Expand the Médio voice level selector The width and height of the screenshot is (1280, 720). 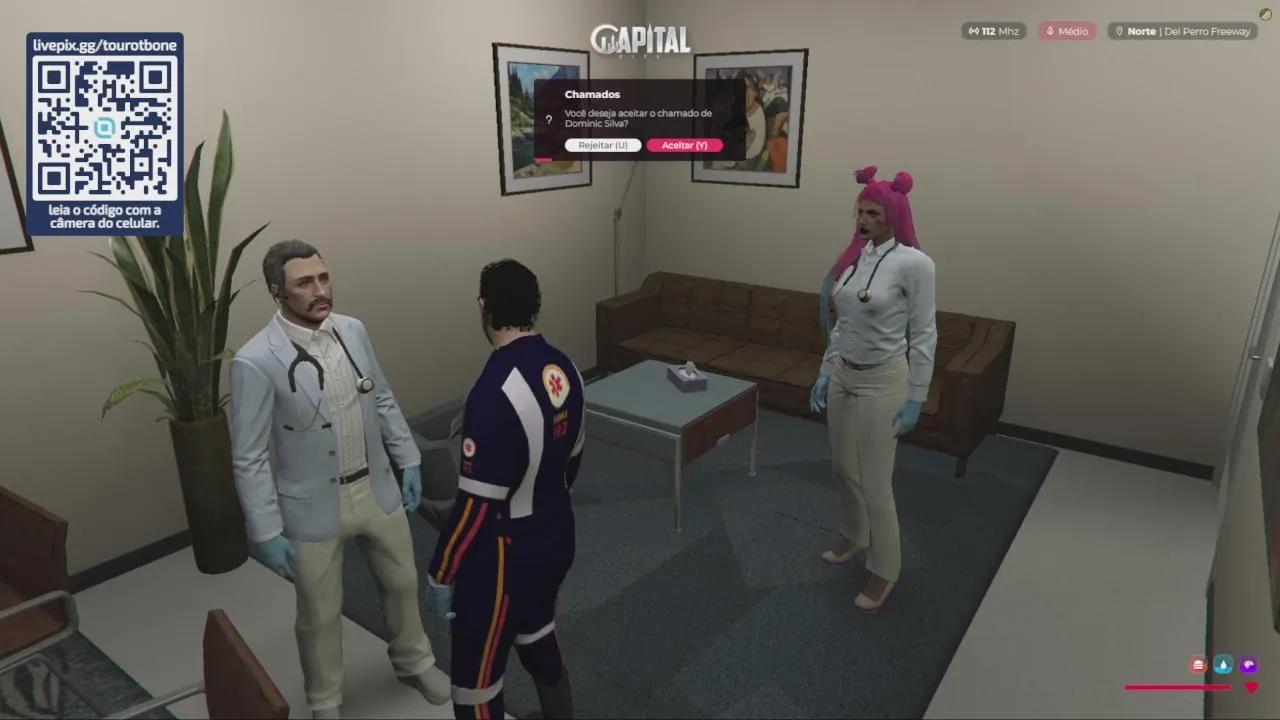[x=1067, y=31]
